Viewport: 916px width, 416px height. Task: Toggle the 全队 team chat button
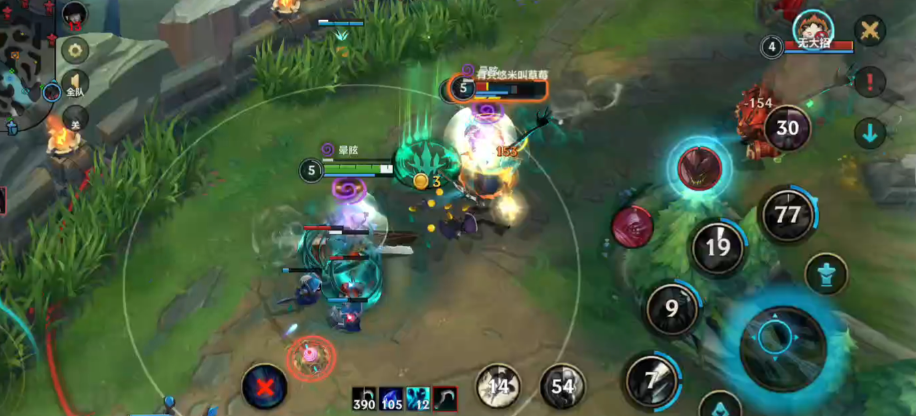point(75,84)
